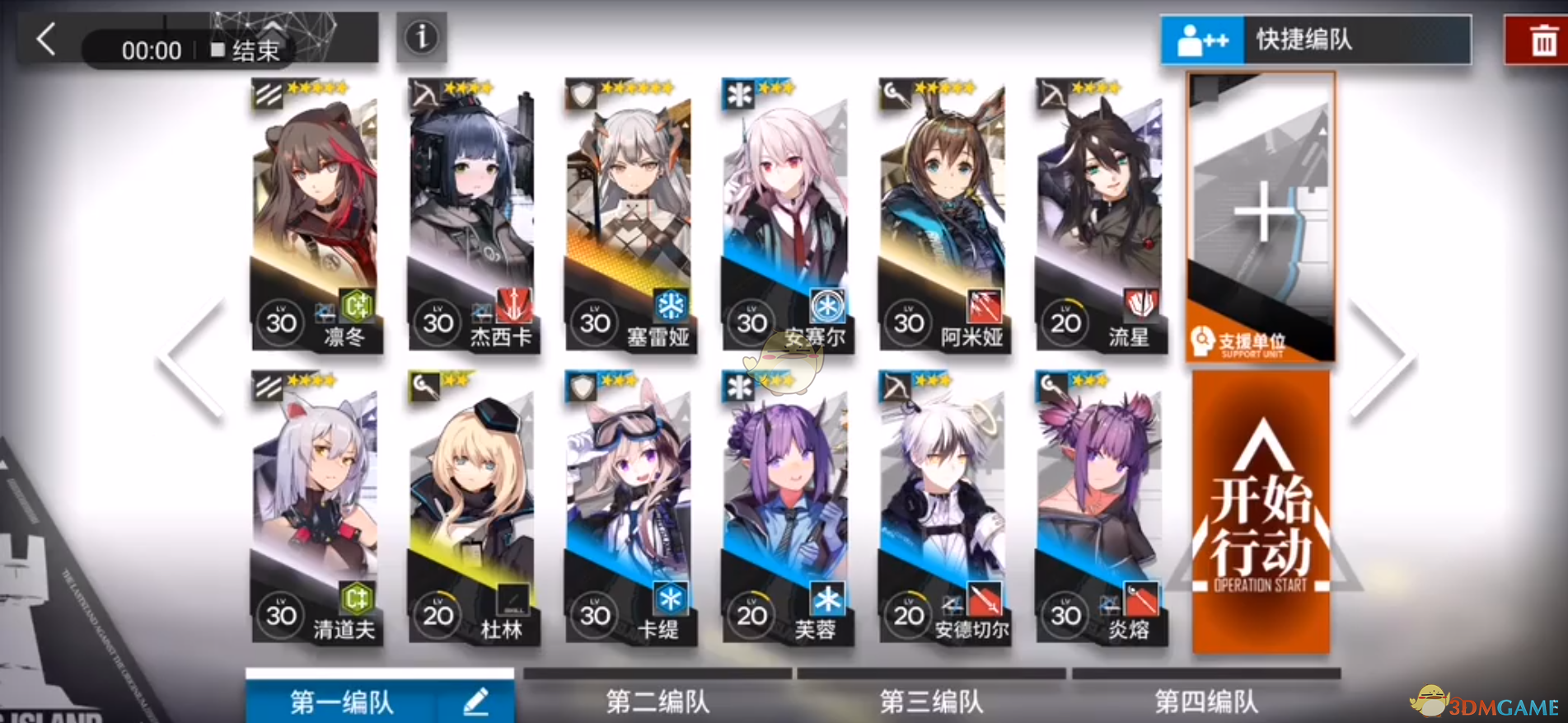Choose the 卡缇 operator card
The image size is (1568, 723).
[x=629, y=507]
